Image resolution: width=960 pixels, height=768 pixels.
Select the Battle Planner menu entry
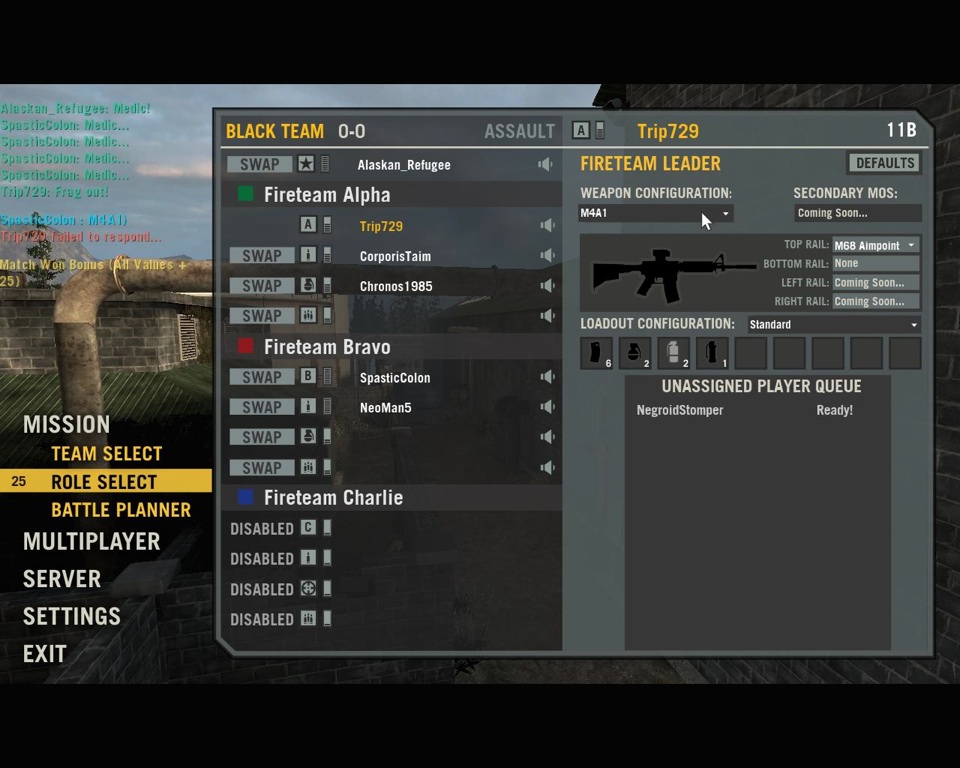[120, 510]
